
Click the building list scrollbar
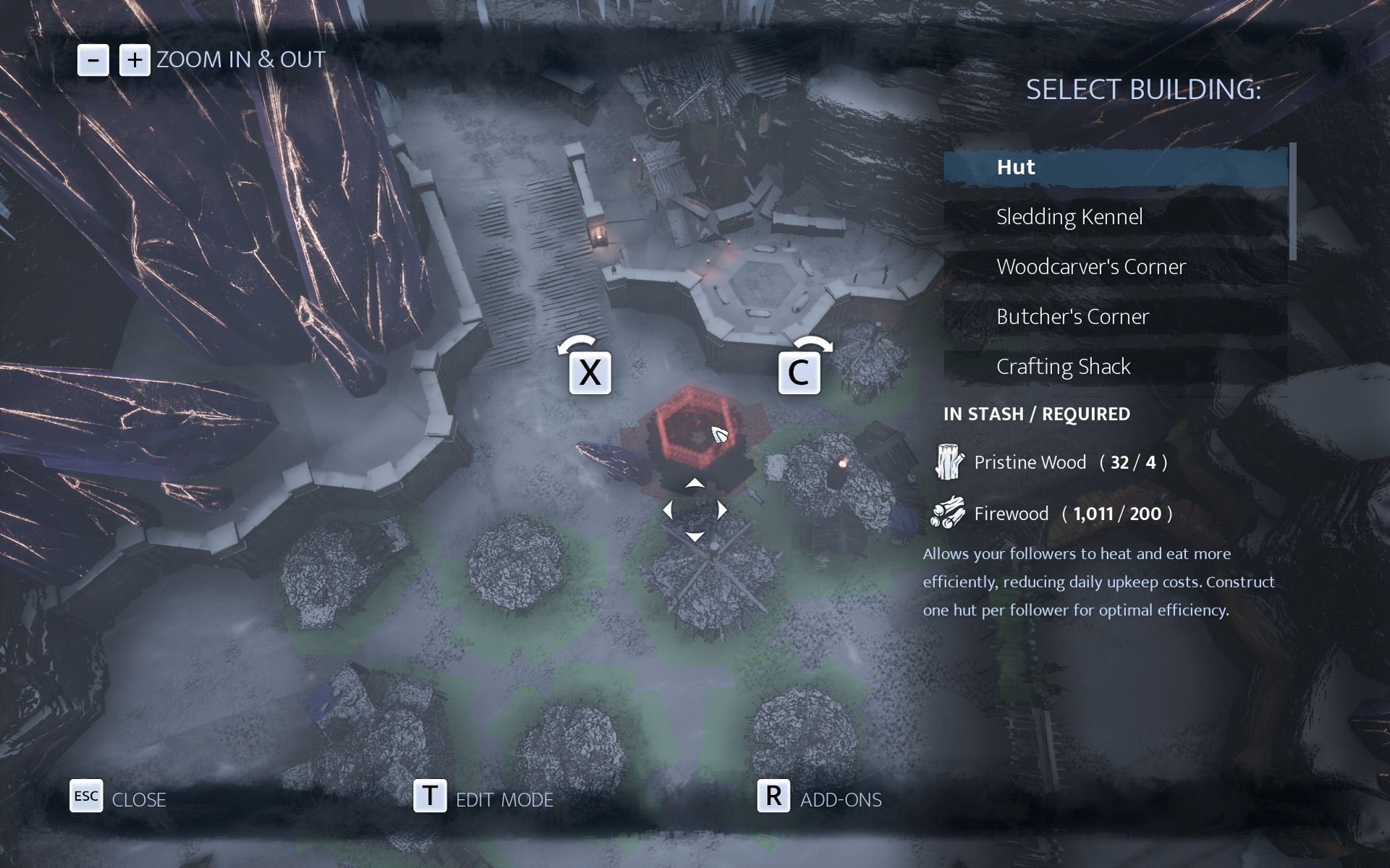[1292, 203]
